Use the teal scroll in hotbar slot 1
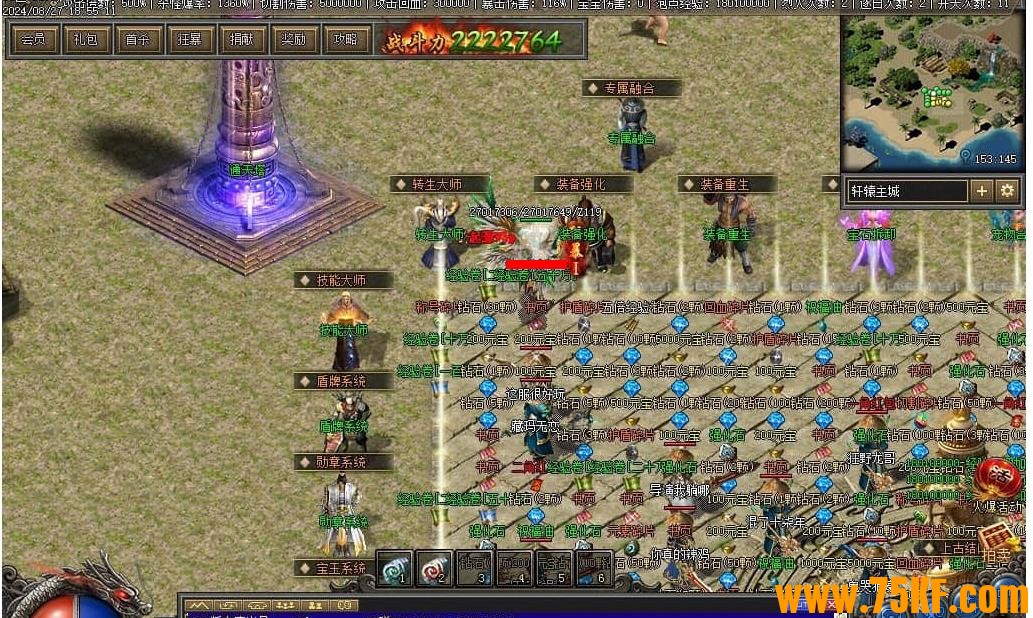Viewport: 1033px width, 618px height. (x=395, y=568)
